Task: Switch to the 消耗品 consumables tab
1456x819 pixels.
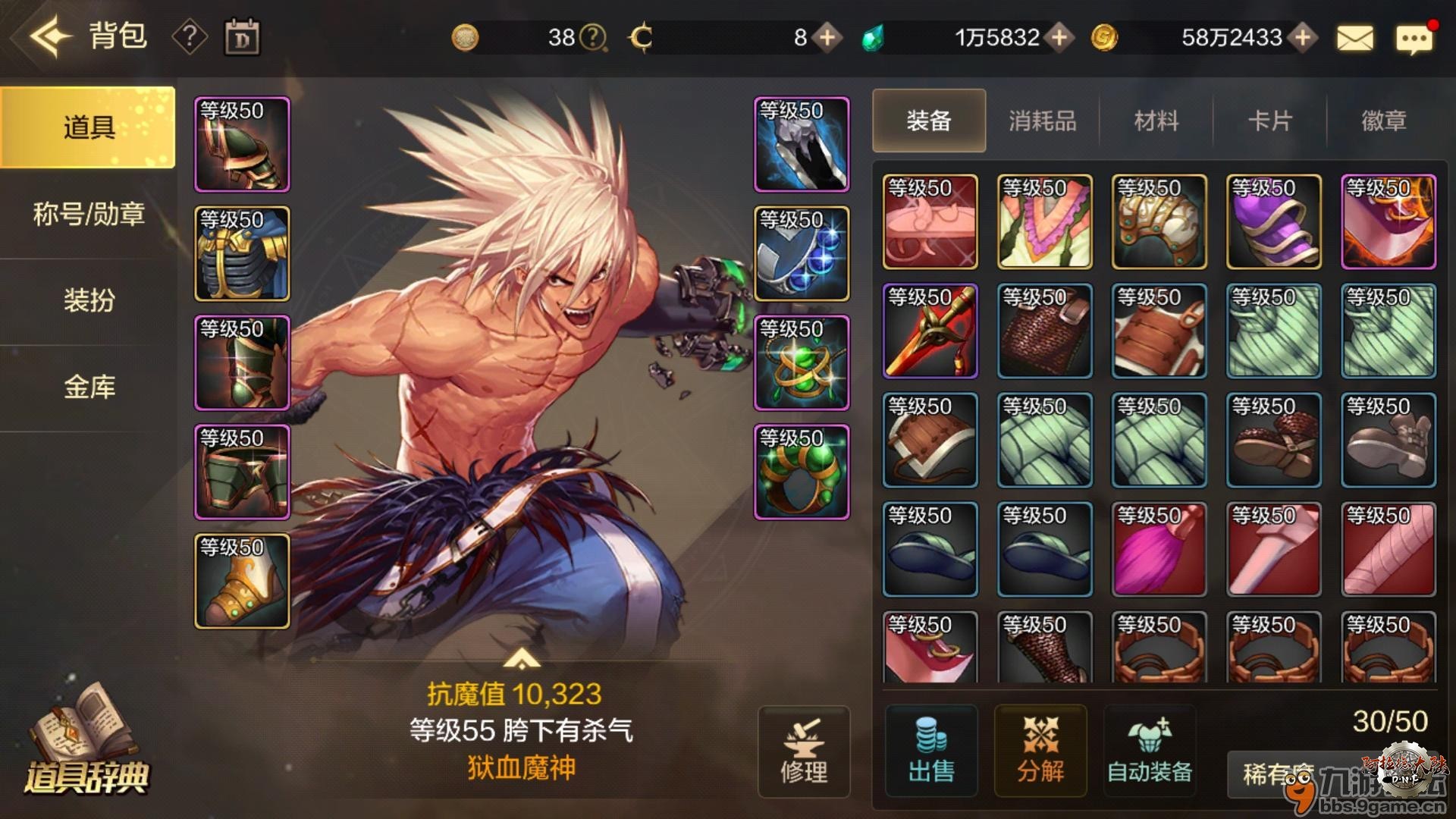Action: tap(1043, 121)
